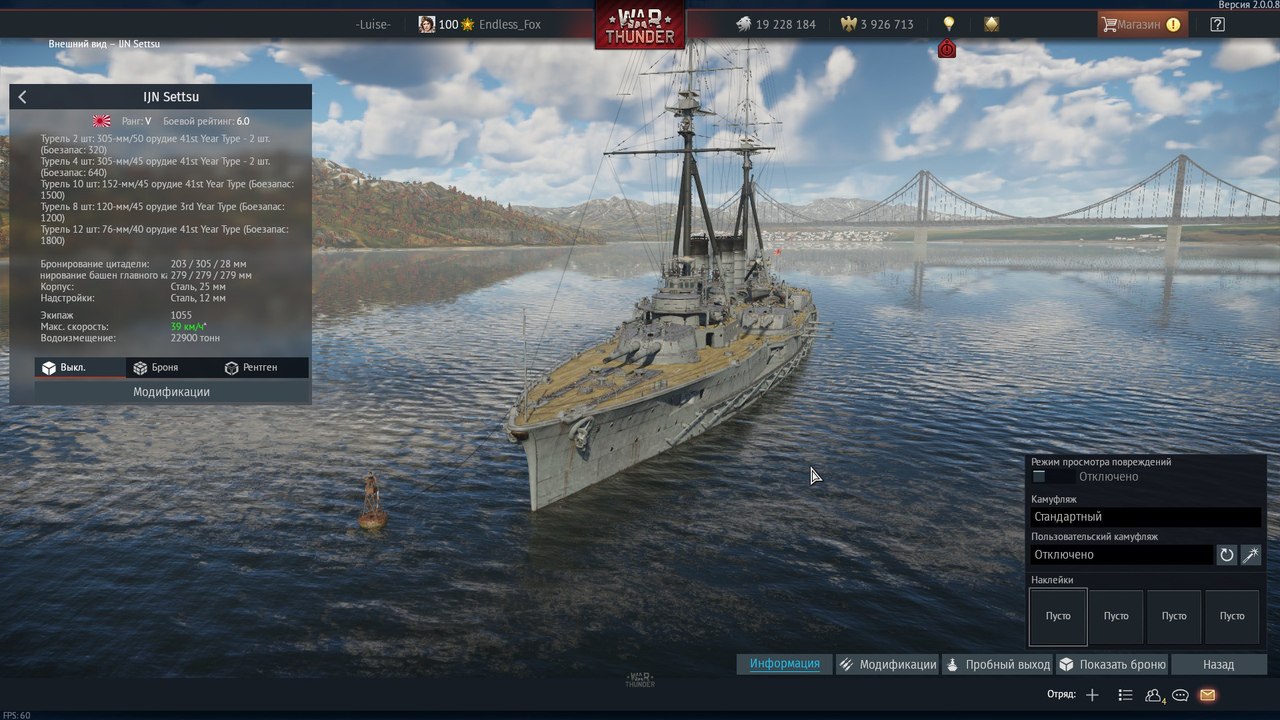Open the Endless_Fox player profile
Screen dimensions: 1280x720
(x=510, y=25)
